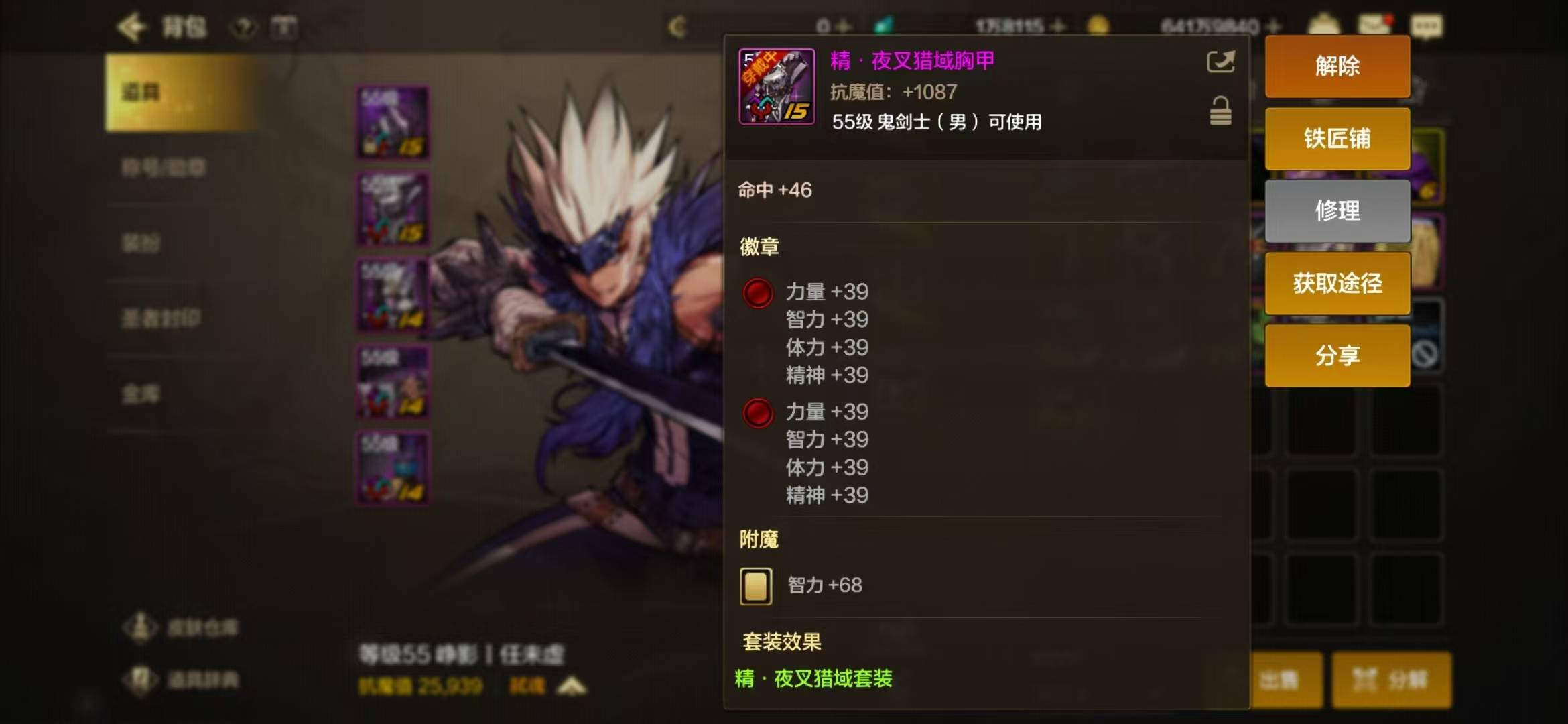Open the 铁匠铺 from the action menu

coord(1337,139)
